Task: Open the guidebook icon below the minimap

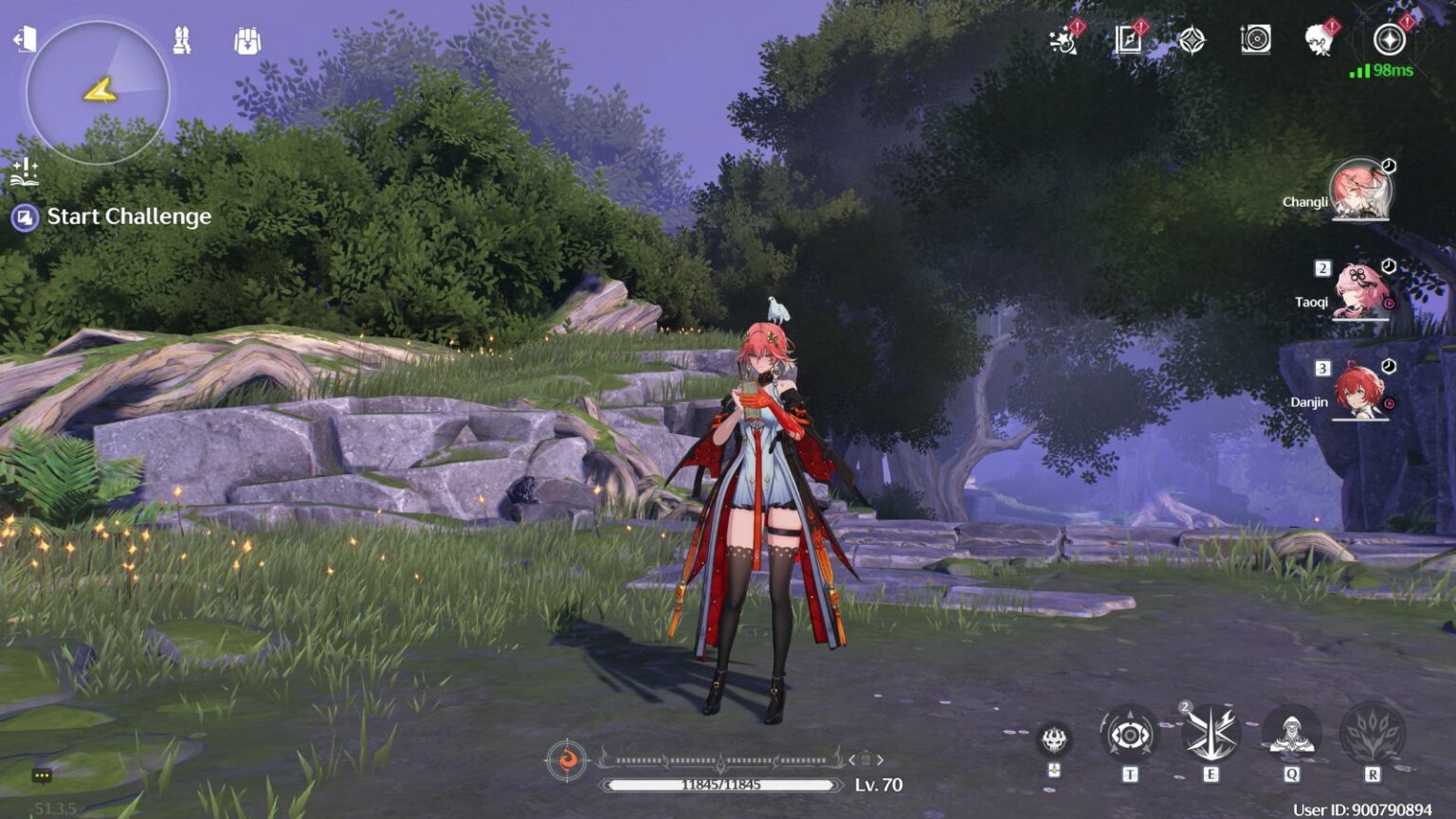Action: (24, 173)
